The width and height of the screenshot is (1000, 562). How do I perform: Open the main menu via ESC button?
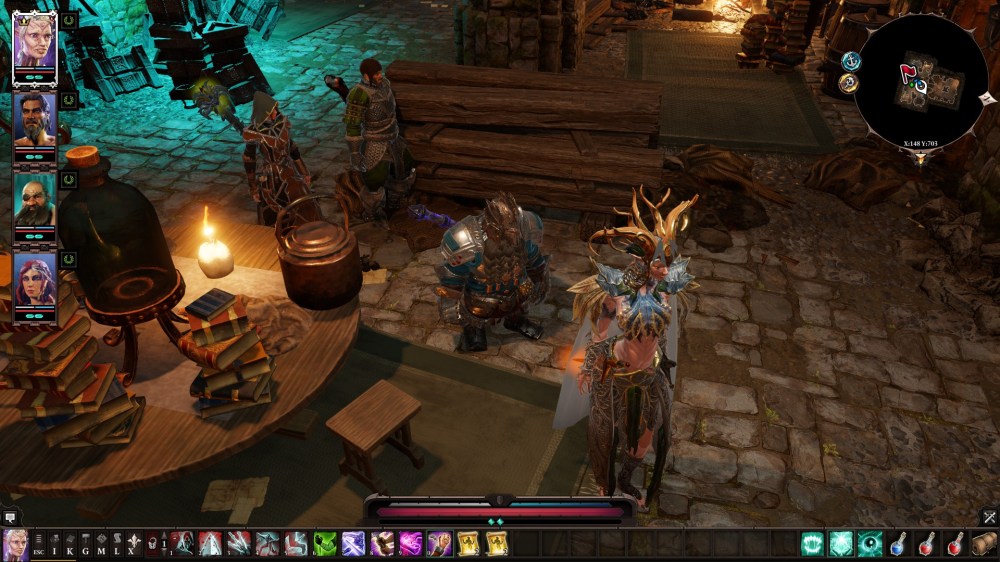pos(40,544)
